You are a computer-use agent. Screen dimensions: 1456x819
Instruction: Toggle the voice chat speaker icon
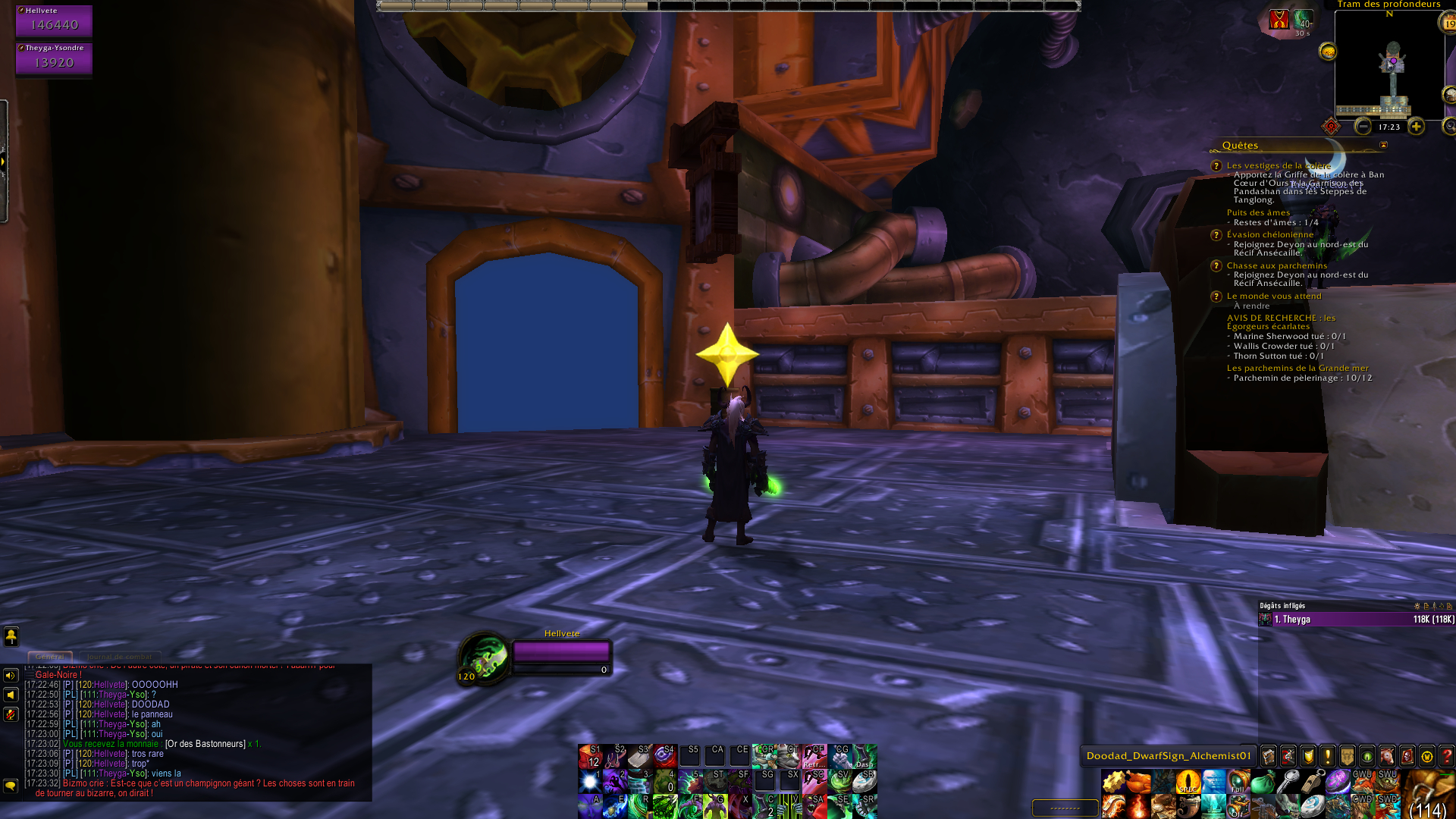click(x=11, y=675)
